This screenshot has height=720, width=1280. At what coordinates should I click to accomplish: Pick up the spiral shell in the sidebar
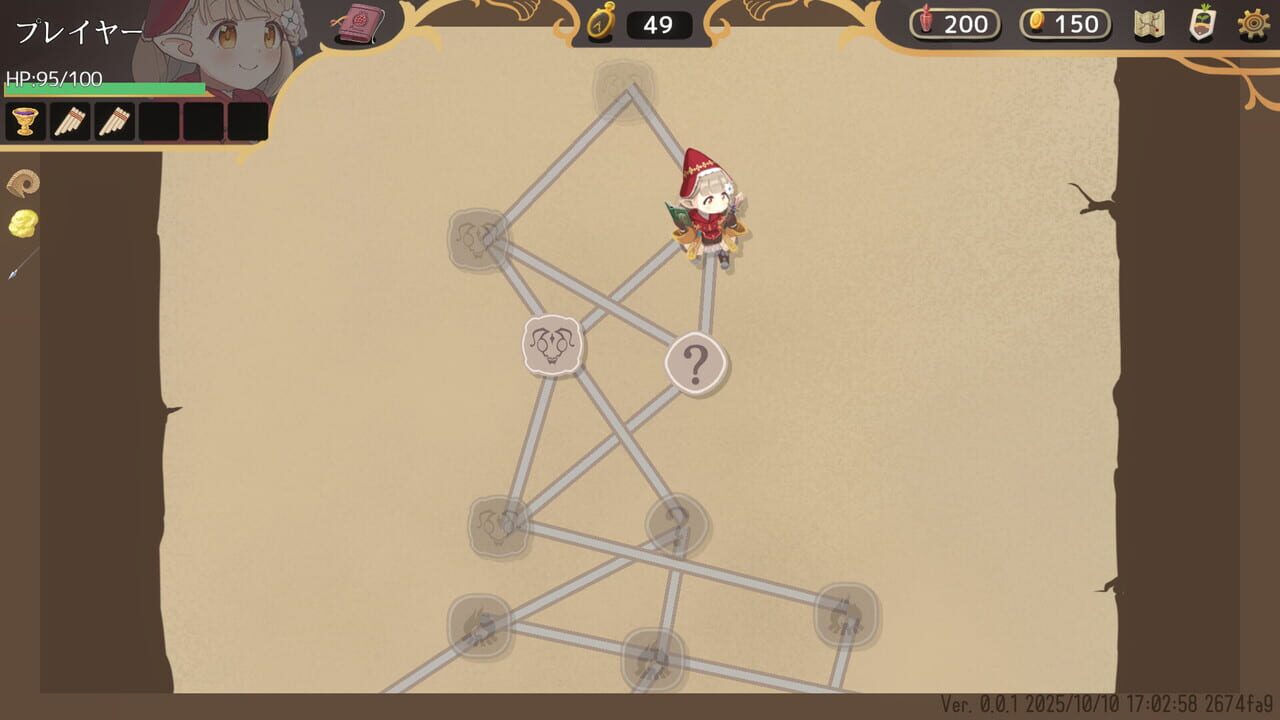22,182
